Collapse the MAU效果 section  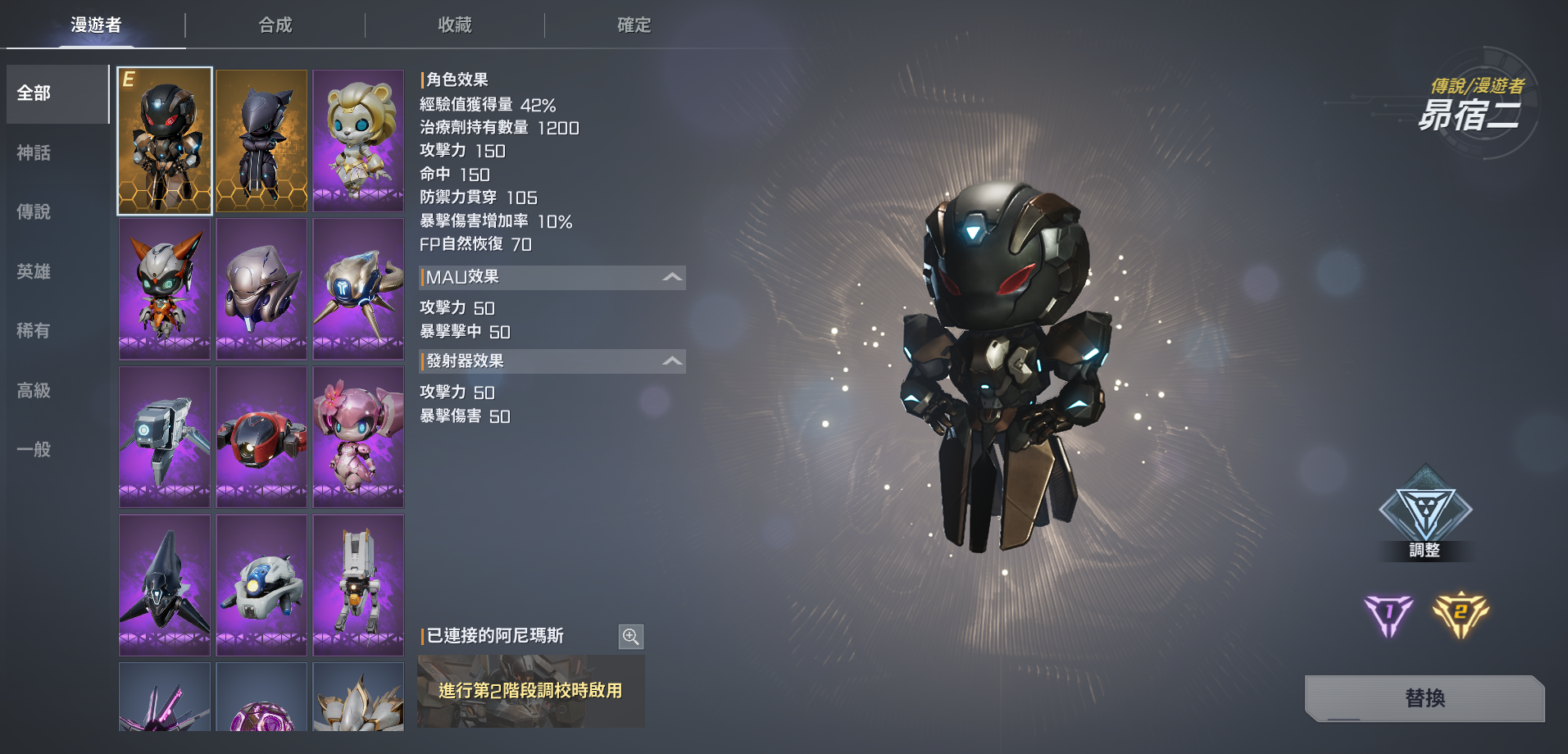672,278
